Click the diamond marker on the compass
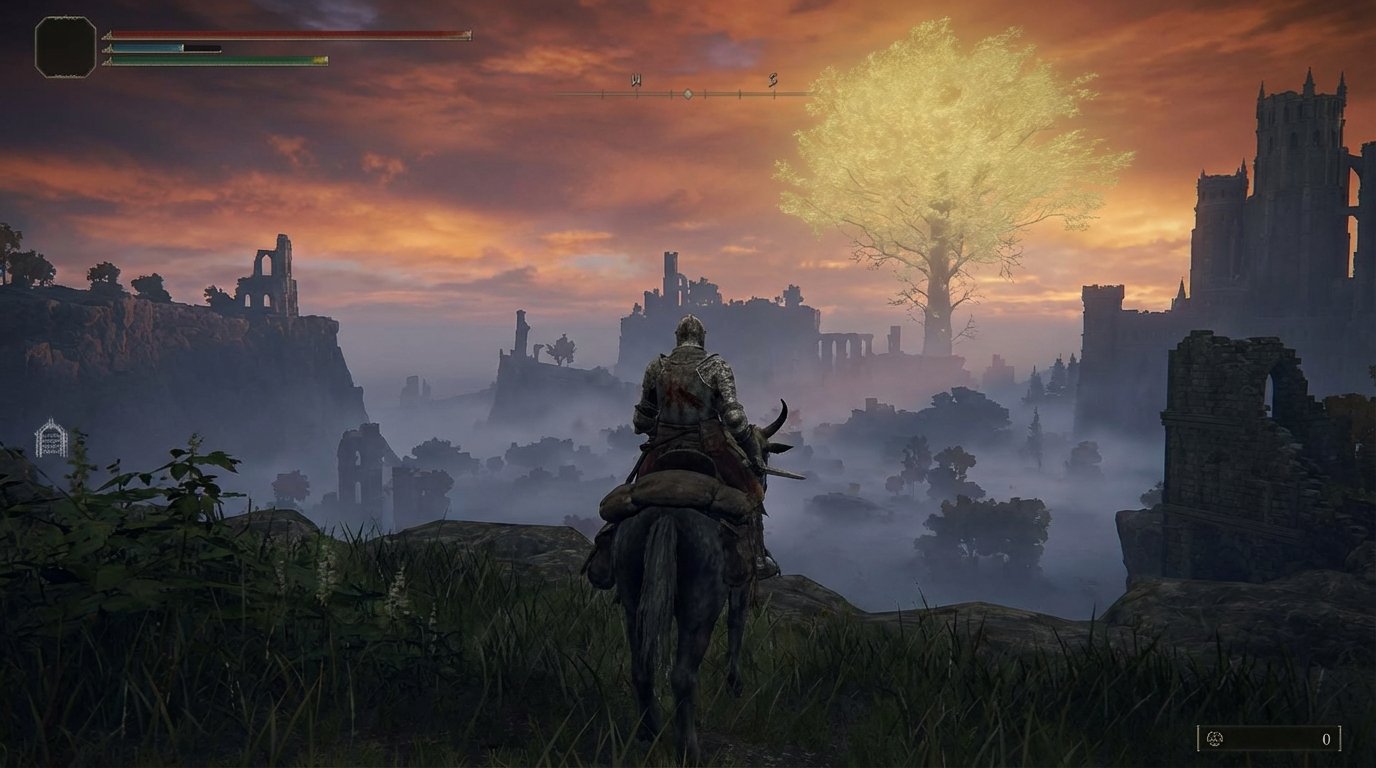 tap(688, 94)
